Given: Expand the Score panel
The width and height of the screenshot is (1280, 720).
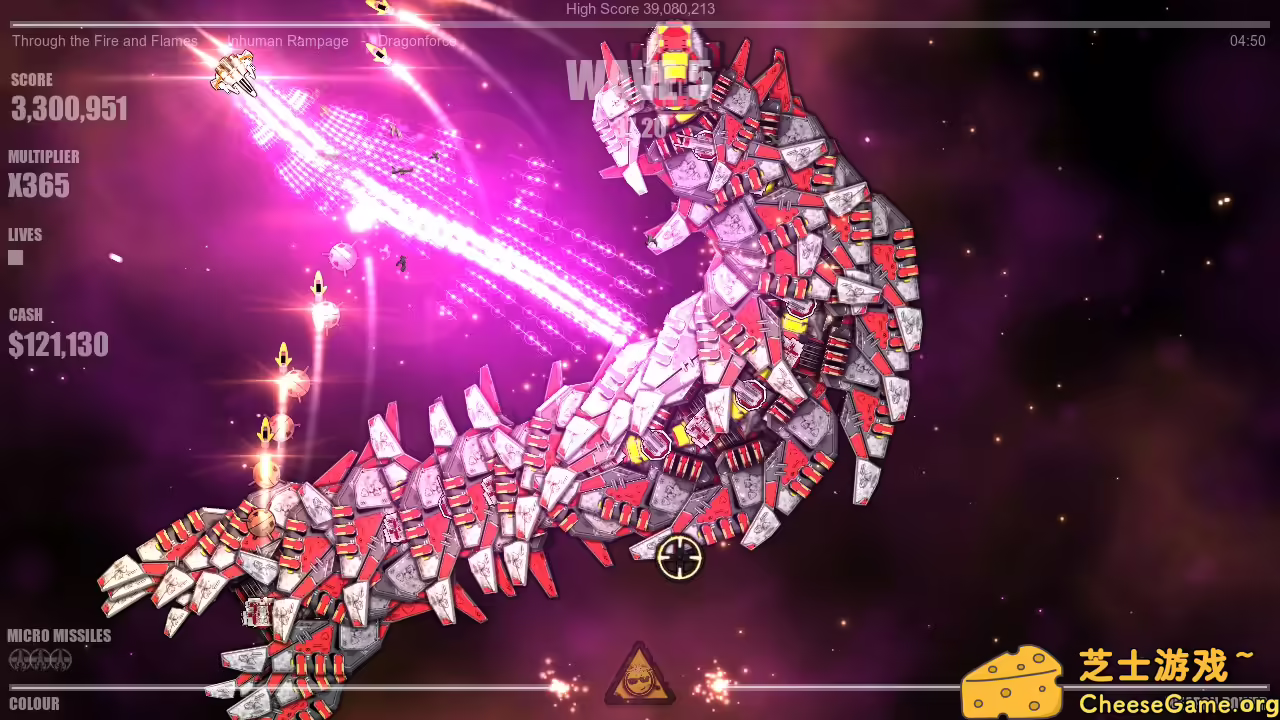Looking at the screenshot, I should (68, 108).
